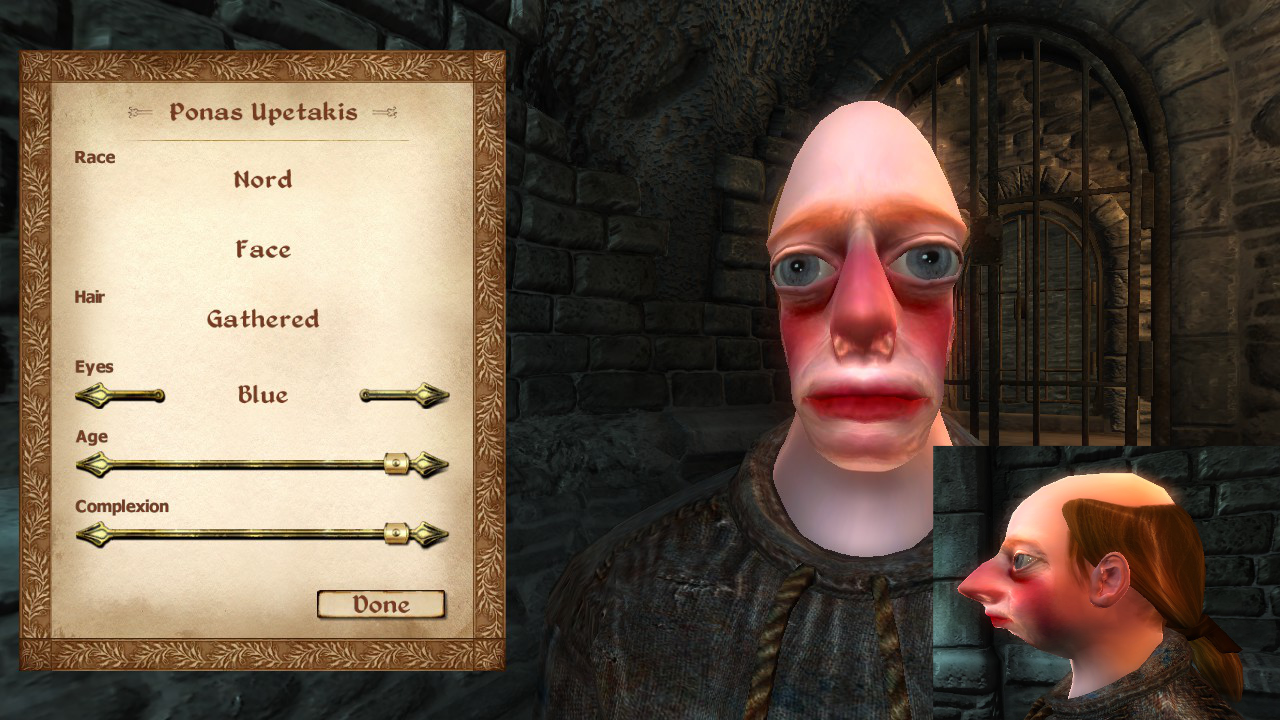This screenshot has width=1280, height=720.
Task: Decrease Age with the left slider arrow
Action: [91, 464]
